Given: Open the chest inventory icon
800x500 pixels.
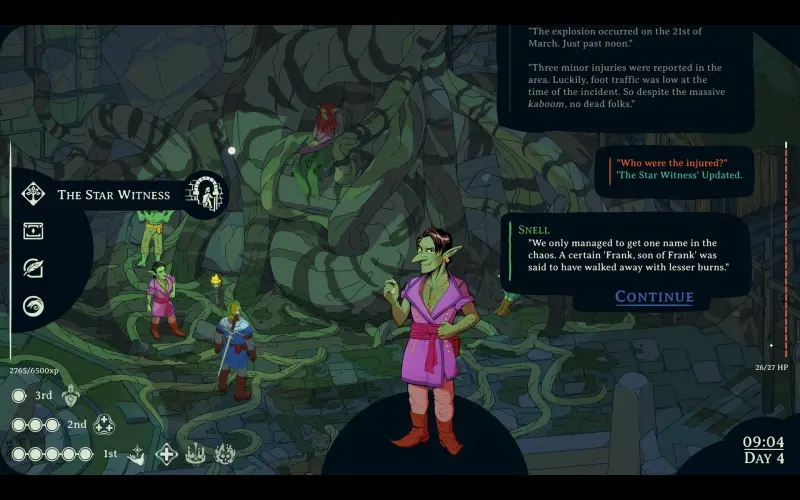Looking at the screenshot, I should [x=34, y=231].
